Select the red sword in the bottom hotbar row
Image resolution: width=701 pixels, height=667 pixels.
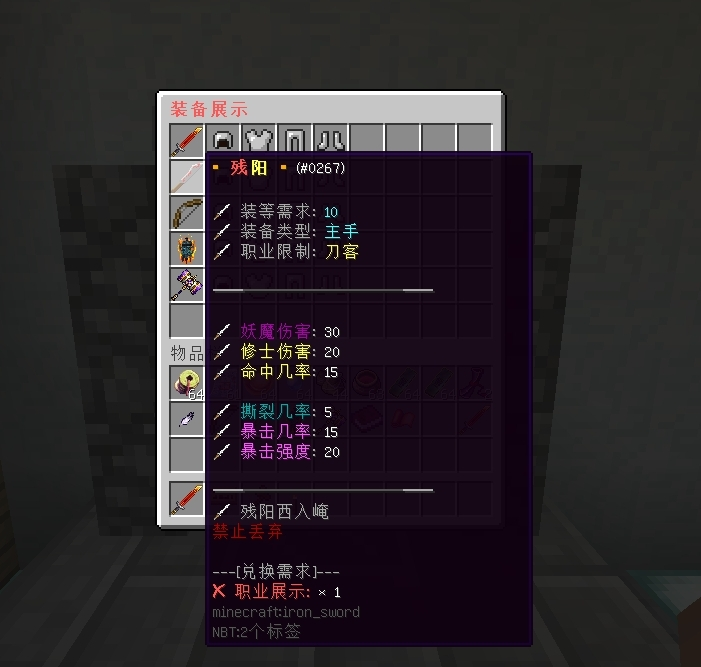[187, 499]
